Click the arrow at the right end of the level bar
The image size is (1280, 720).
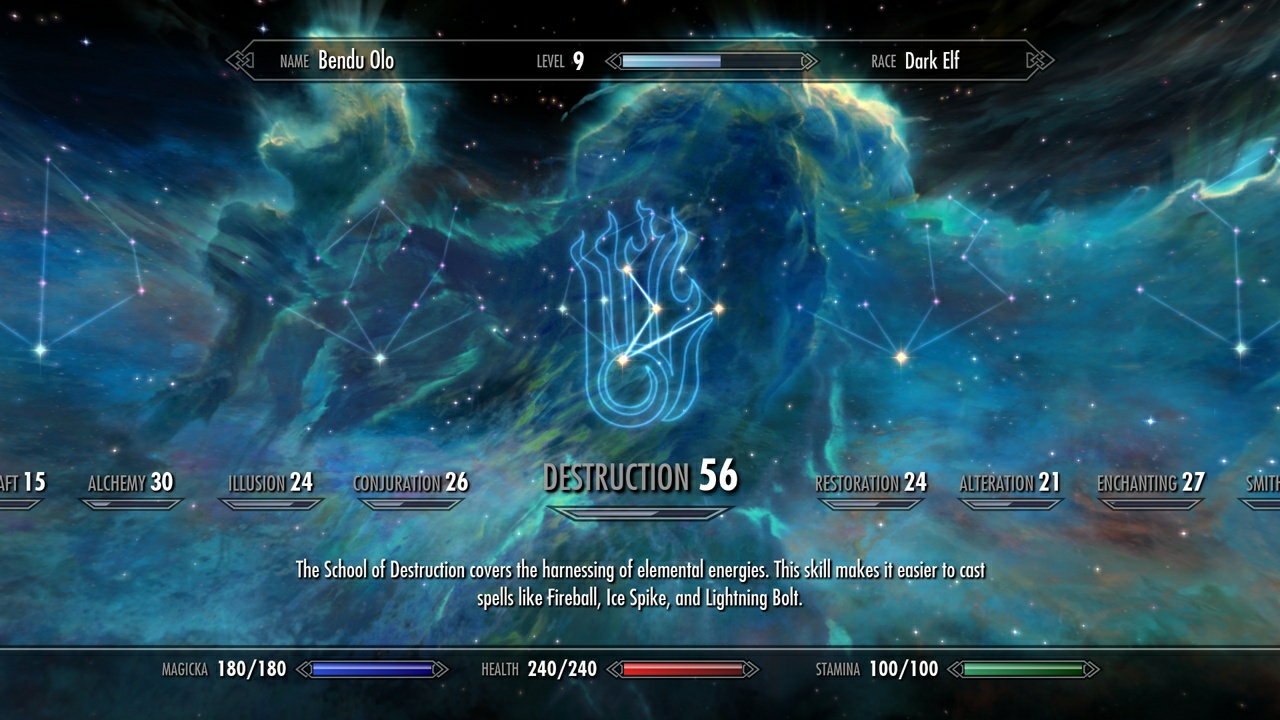pyautogui.click(x=806, y=61)
